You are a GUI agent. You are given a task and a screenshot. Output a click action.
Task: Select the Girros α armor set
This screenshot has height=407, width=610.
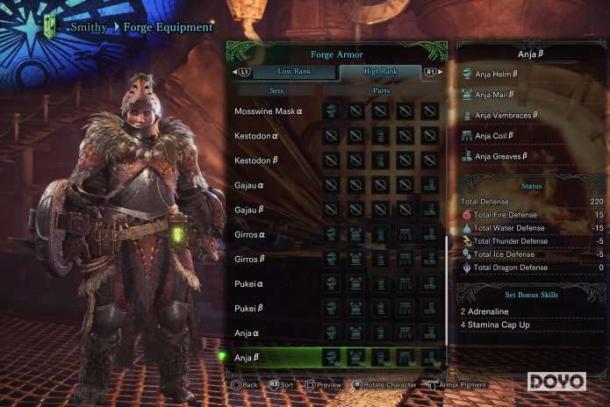(251, 234)
